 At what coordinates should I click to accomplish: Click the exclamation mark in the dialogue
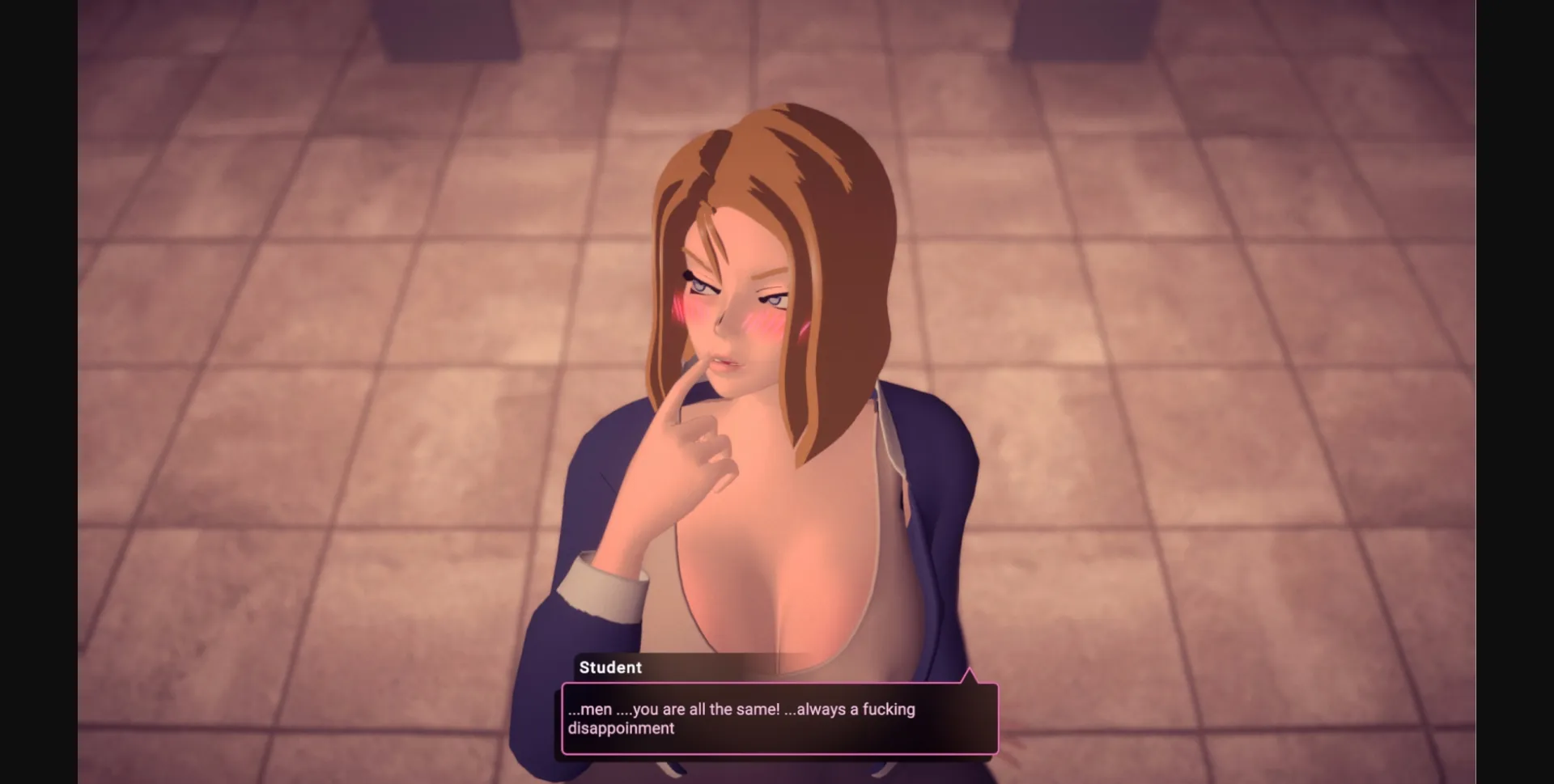(778, 710)
